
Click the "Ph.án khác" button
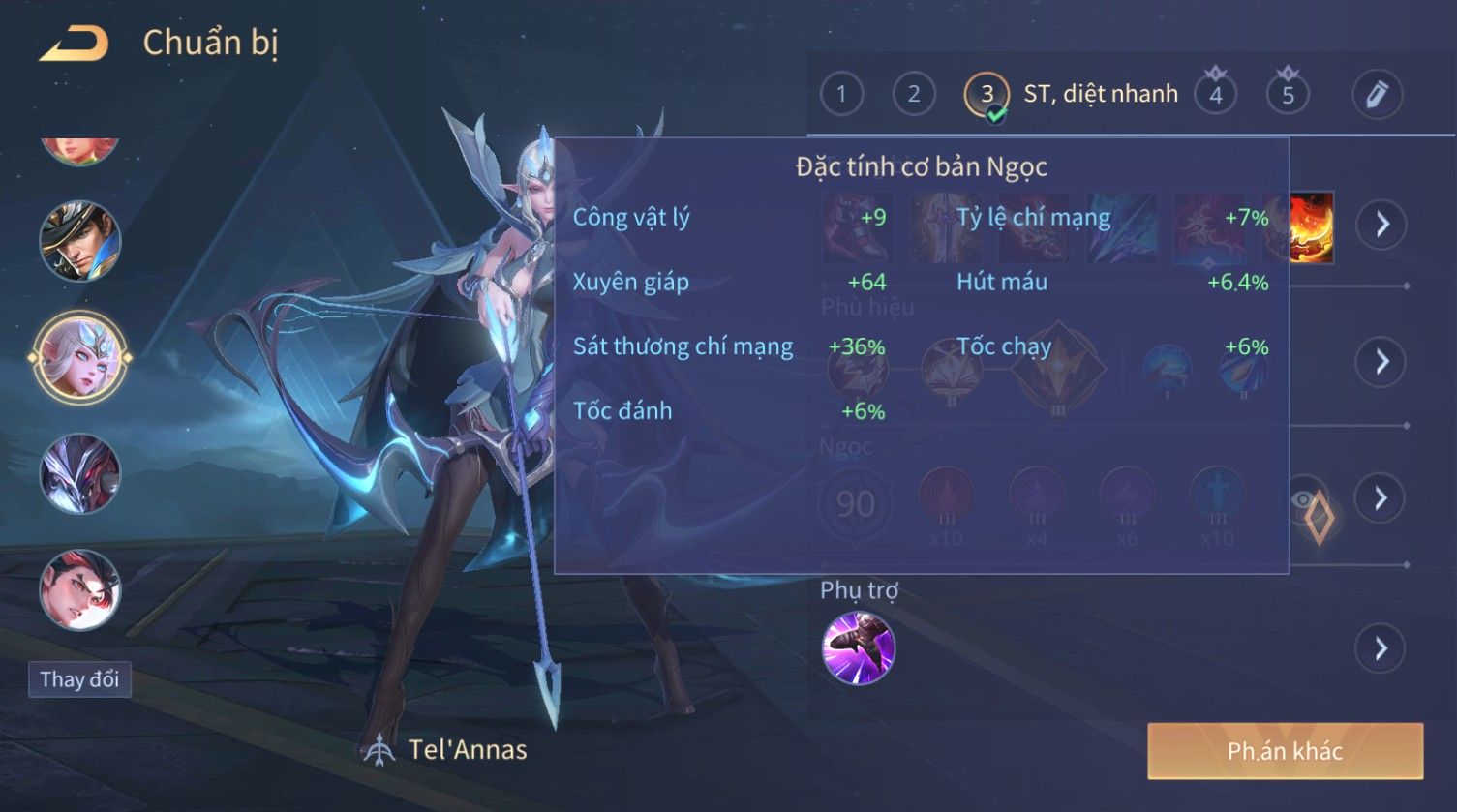1285,751
